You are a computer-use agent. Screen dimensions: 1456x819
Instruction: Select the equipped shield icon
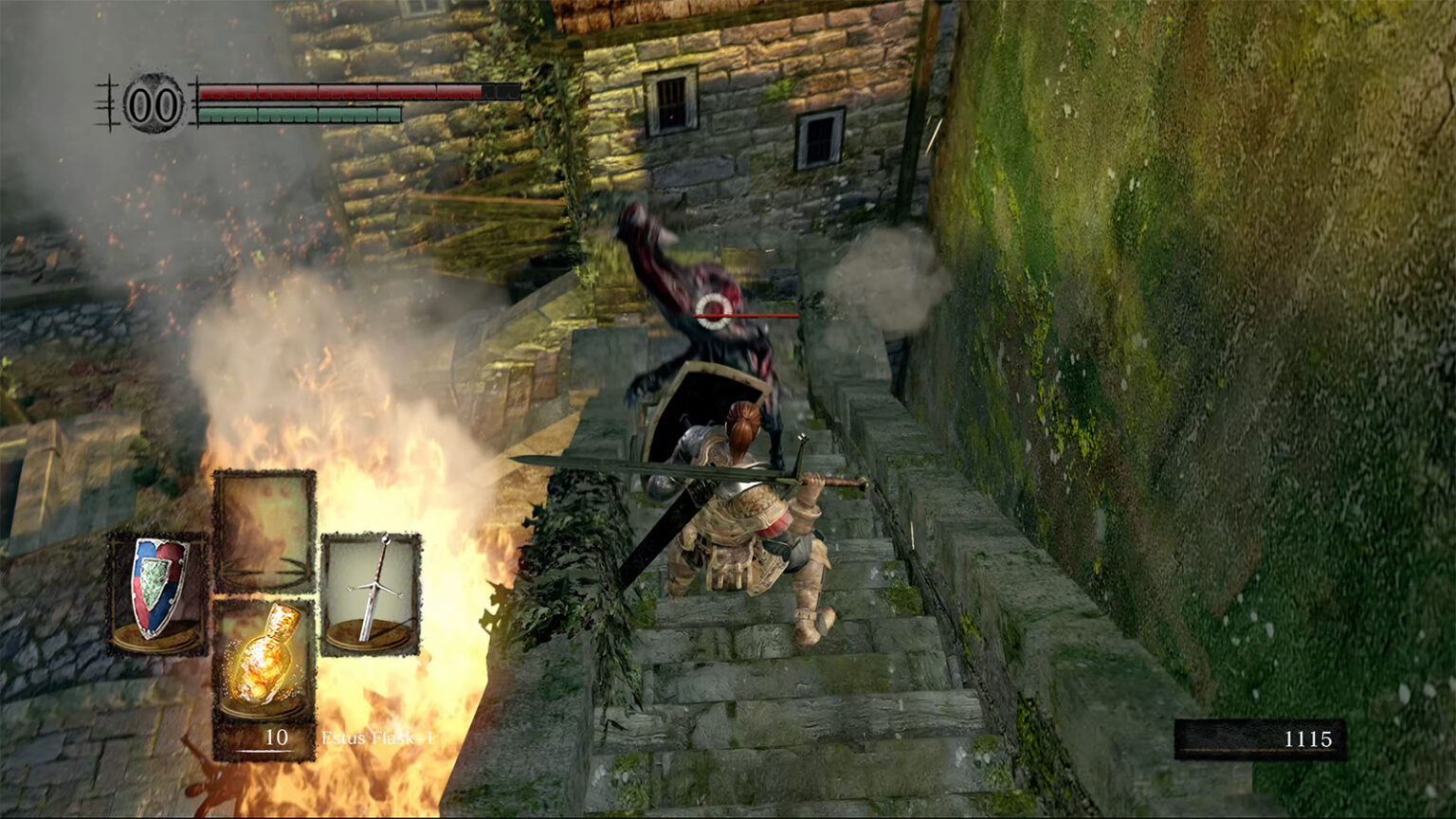156,588
